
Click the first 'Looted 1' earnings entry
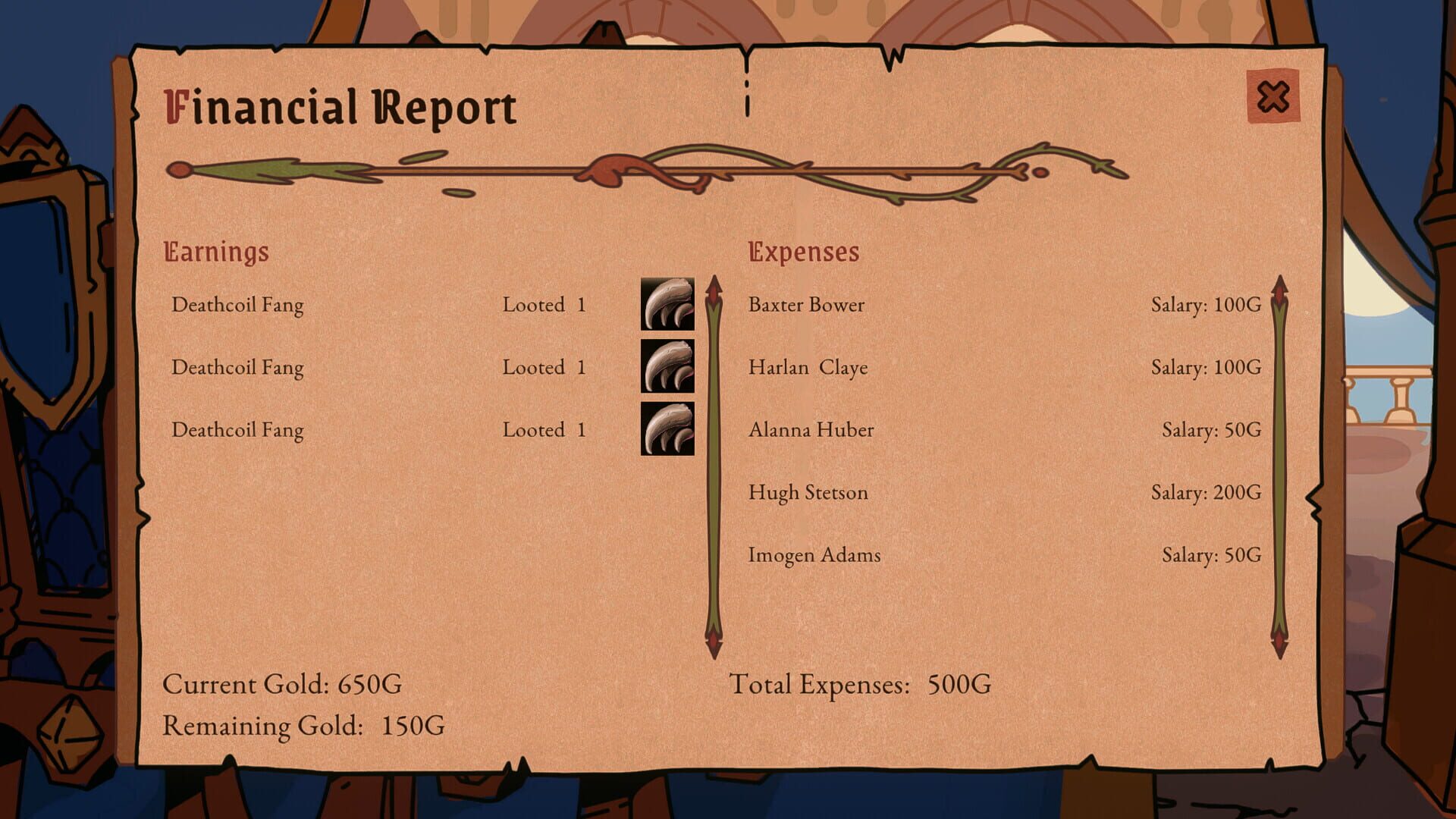tap(543, 305)
